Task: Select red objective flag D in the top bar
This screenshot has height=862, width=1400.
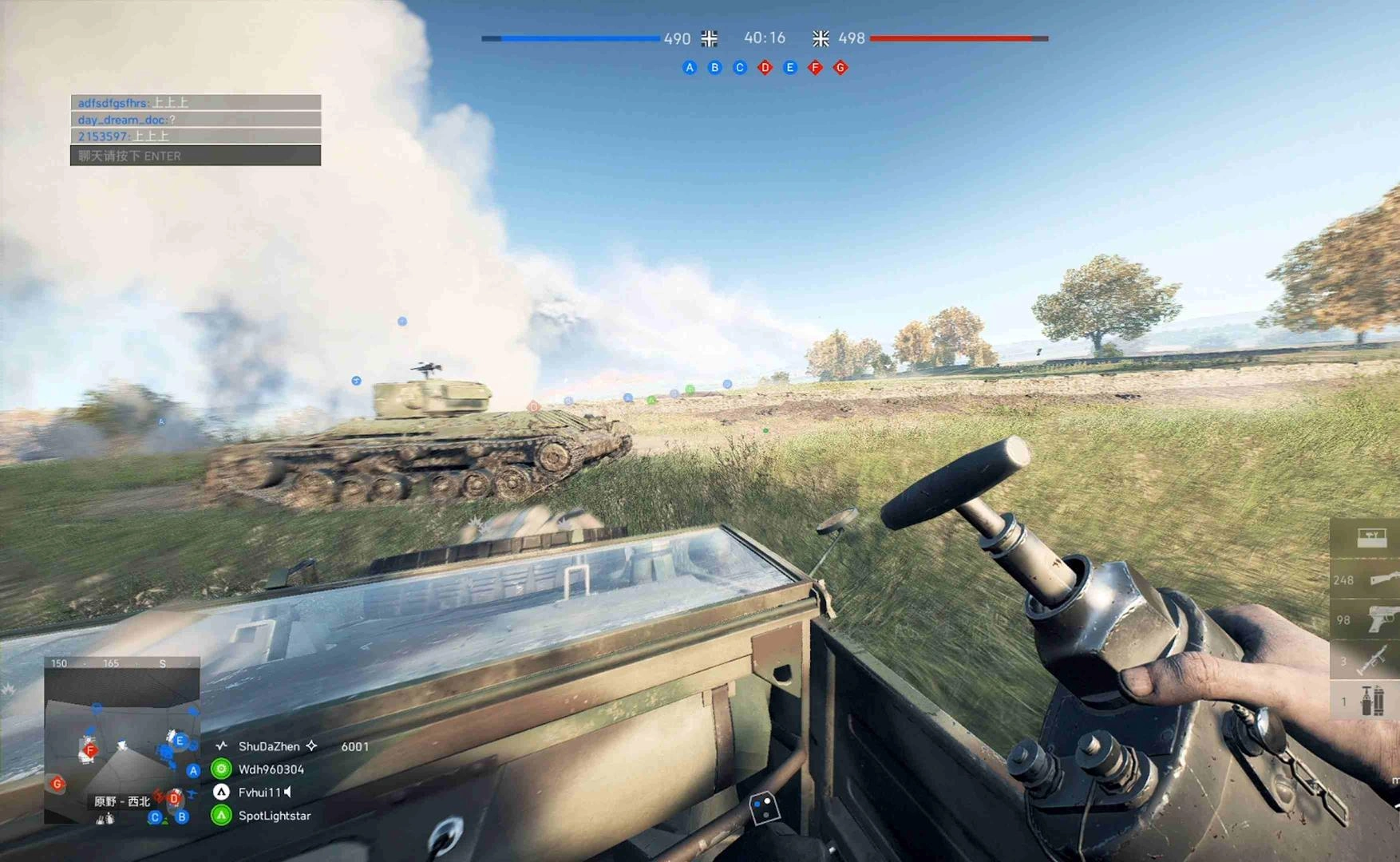Action: pos(765,68)
